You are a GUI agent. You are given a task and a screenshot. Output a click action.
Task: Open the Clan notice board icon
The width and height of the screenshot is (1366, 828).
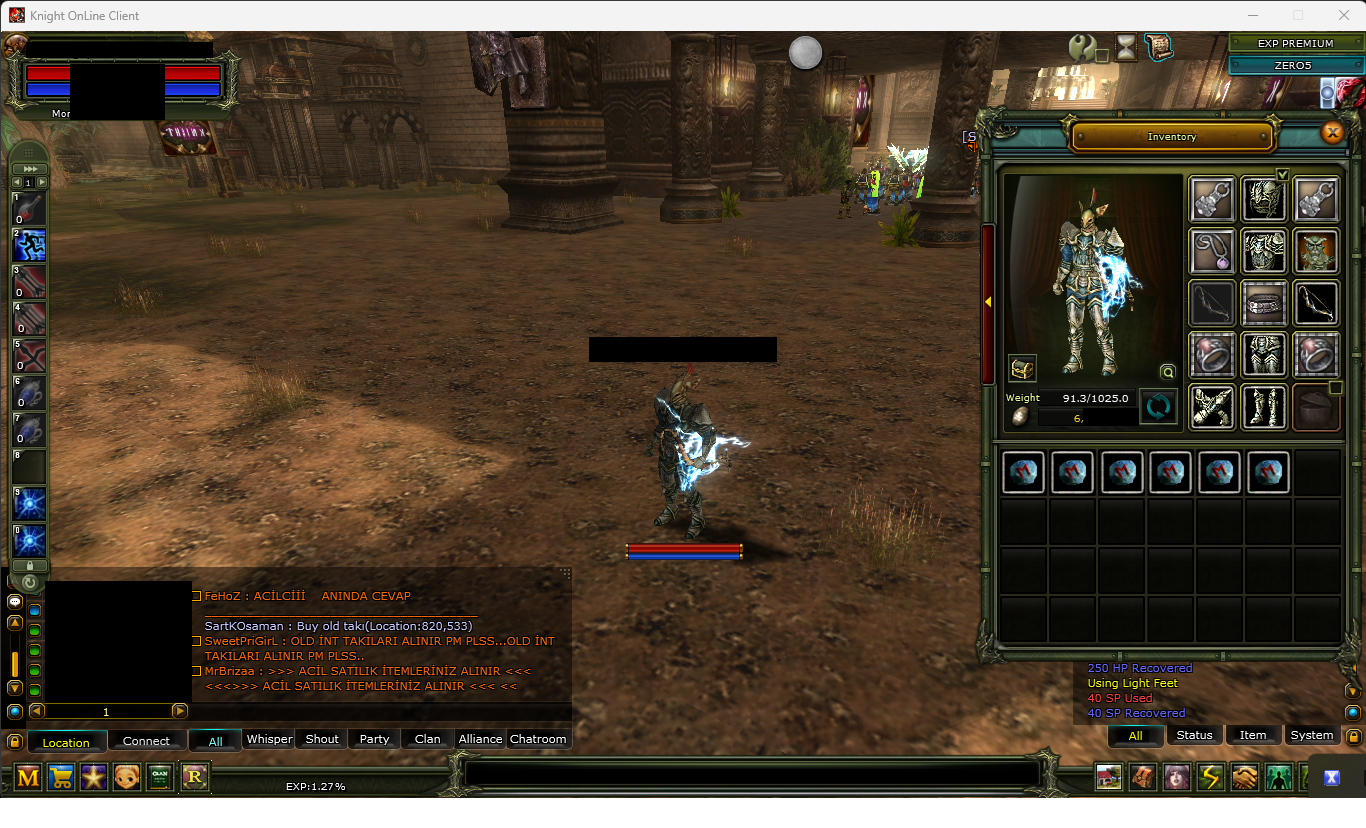click(159, 777)
